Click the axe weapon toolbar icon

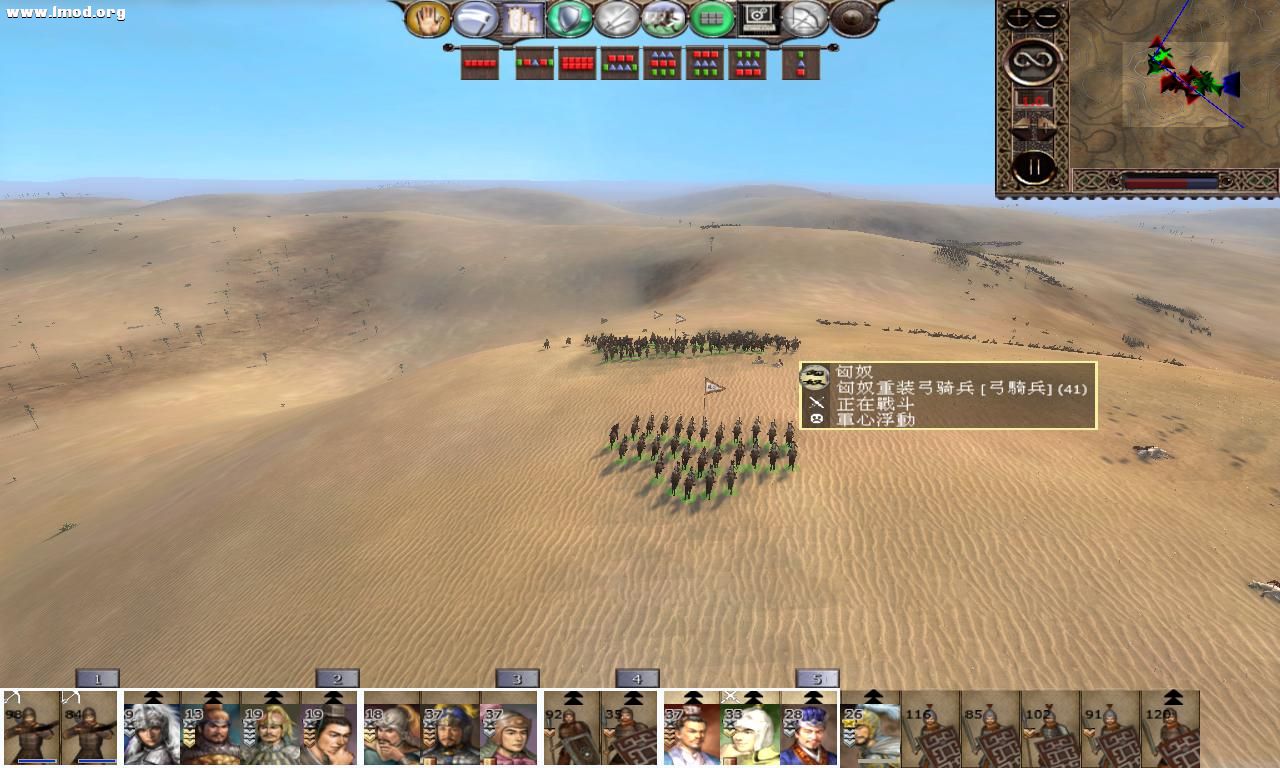pyautogui.click(x=478, y=18)
